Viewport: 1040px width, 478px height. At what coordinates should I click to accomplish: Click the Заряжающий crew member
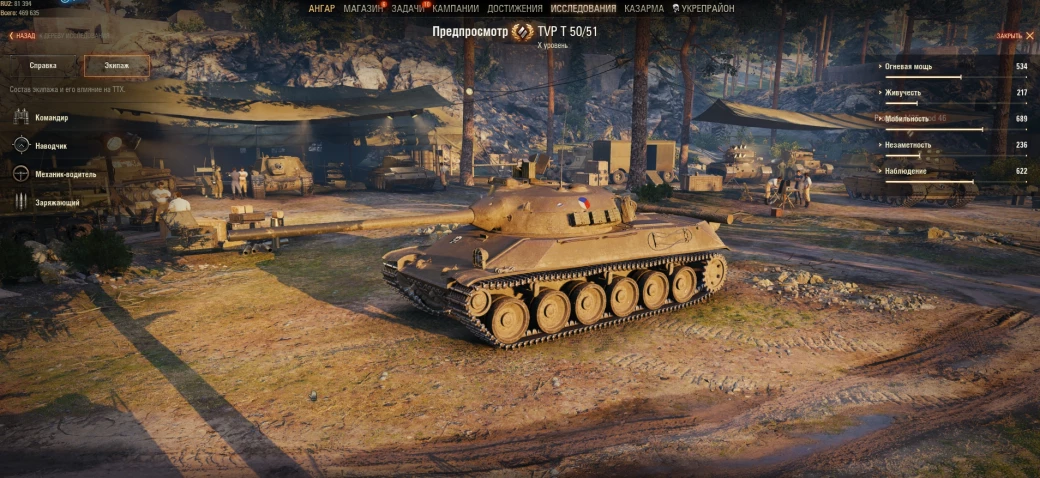pos(56,202)
